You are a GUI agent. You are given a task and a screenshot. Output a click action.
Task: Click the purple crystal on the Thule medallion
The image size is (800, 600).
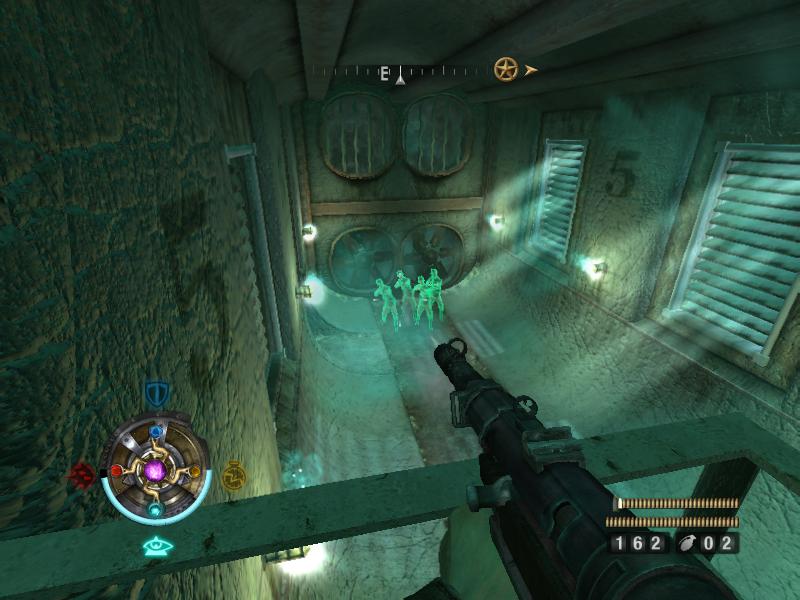155,470
